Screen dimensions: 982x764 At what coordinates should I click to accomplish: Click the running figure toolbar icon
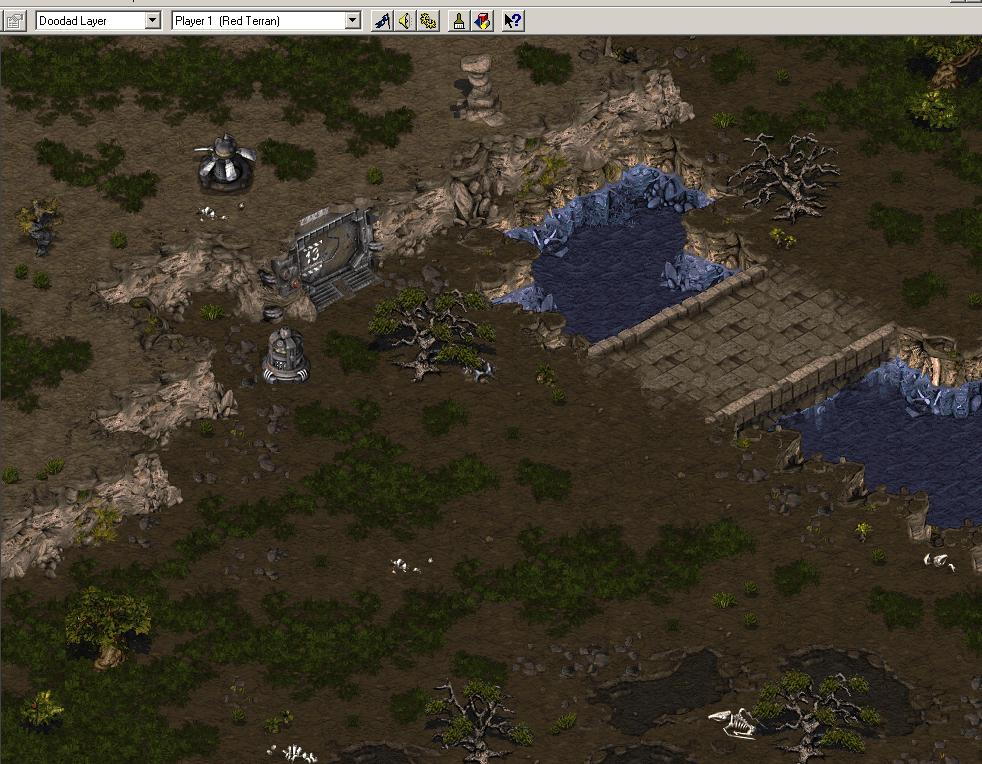(382, 20)
